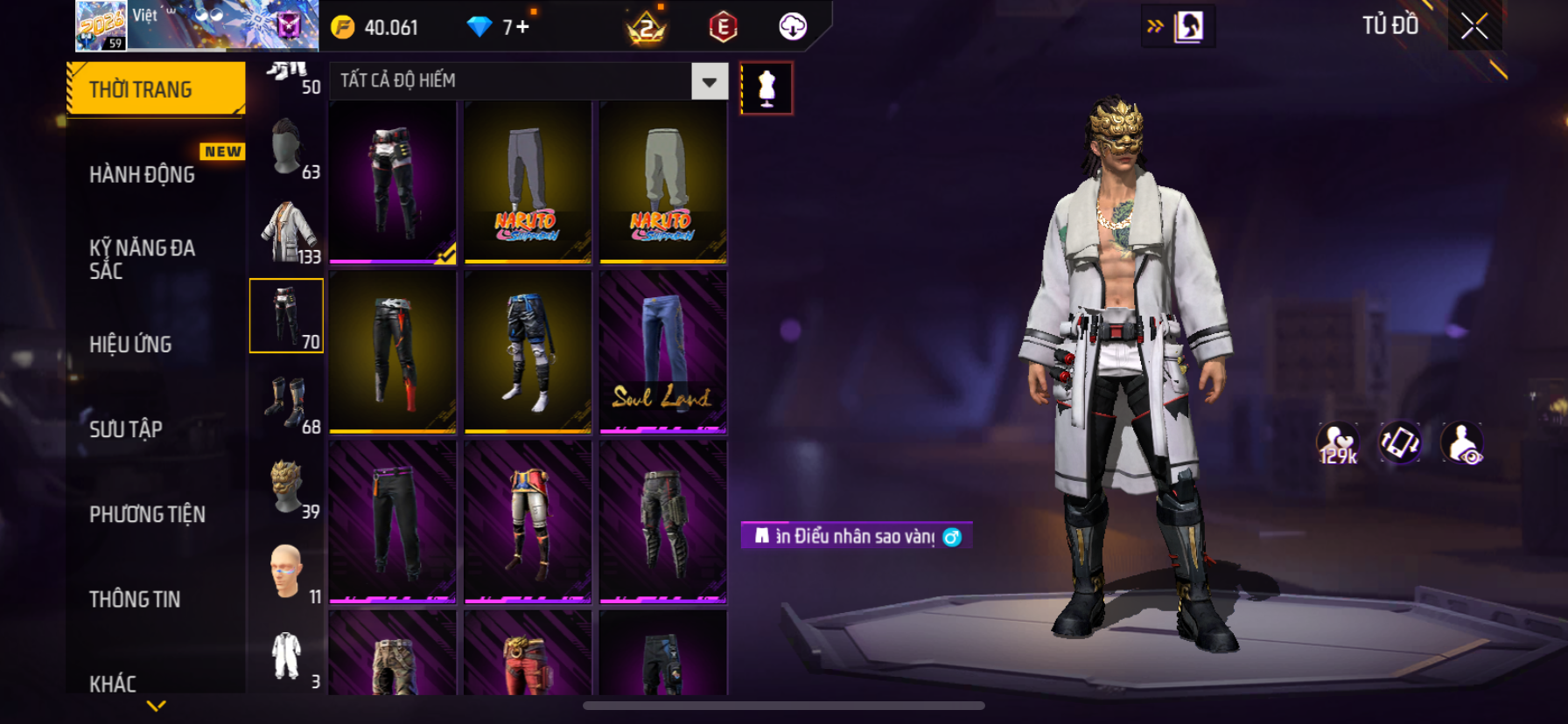Pick the golden mask category showing 39

point(287,487)
